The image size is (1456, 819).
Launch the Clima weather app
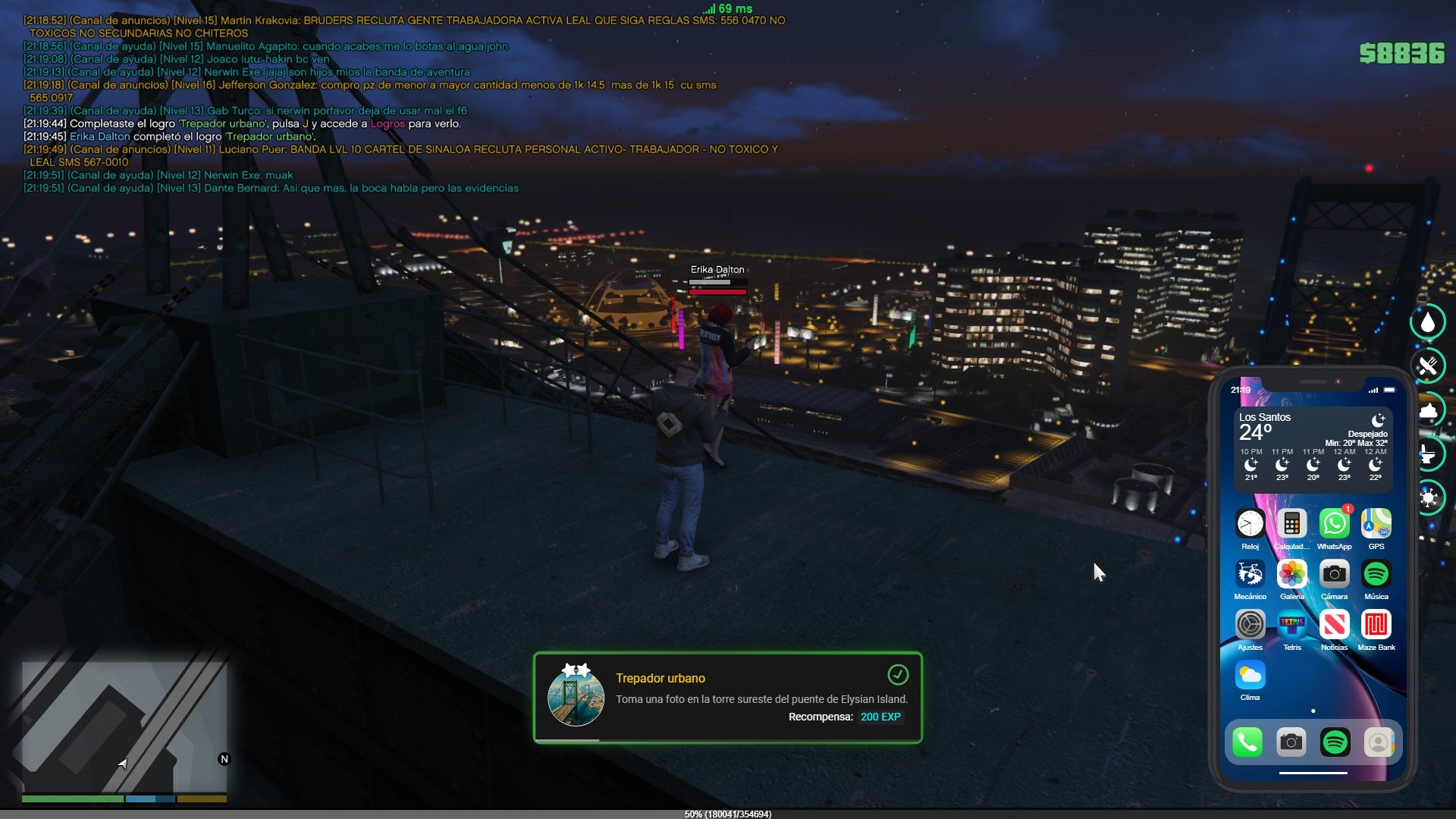point(1250,675)
